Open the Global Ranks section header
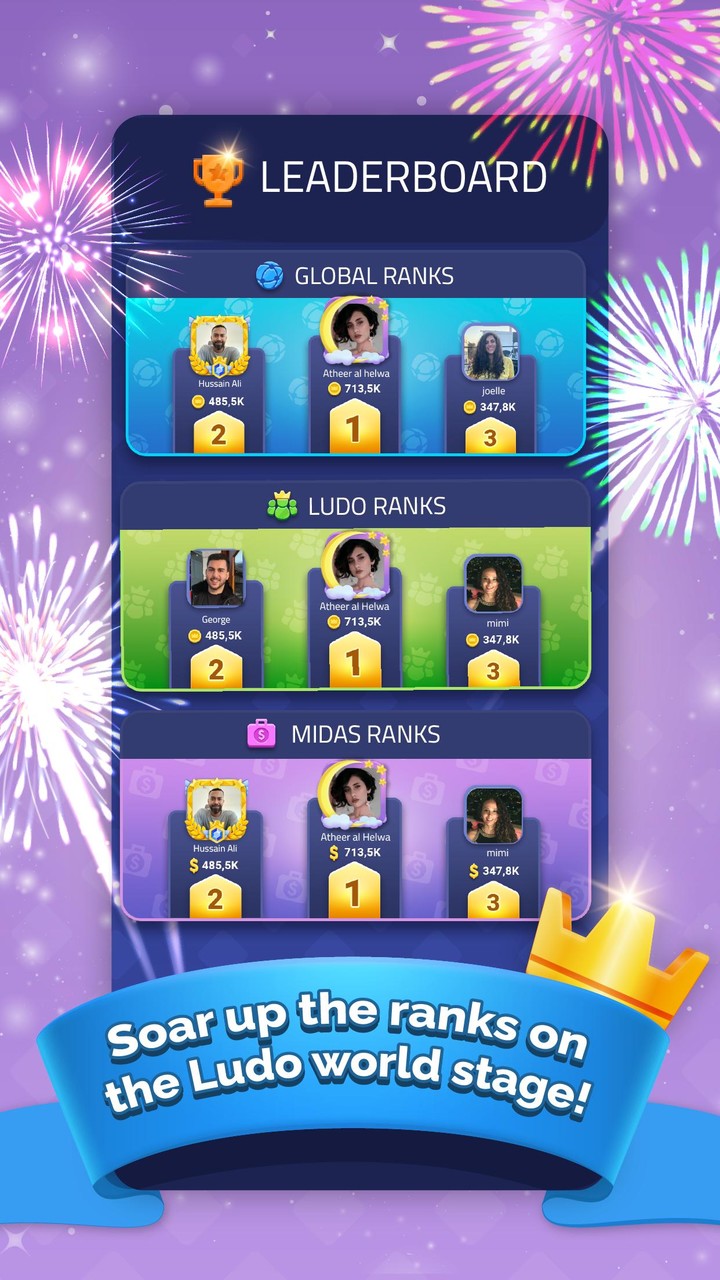This screenshot has width=720, height=1280. click(x=355, y=276)
